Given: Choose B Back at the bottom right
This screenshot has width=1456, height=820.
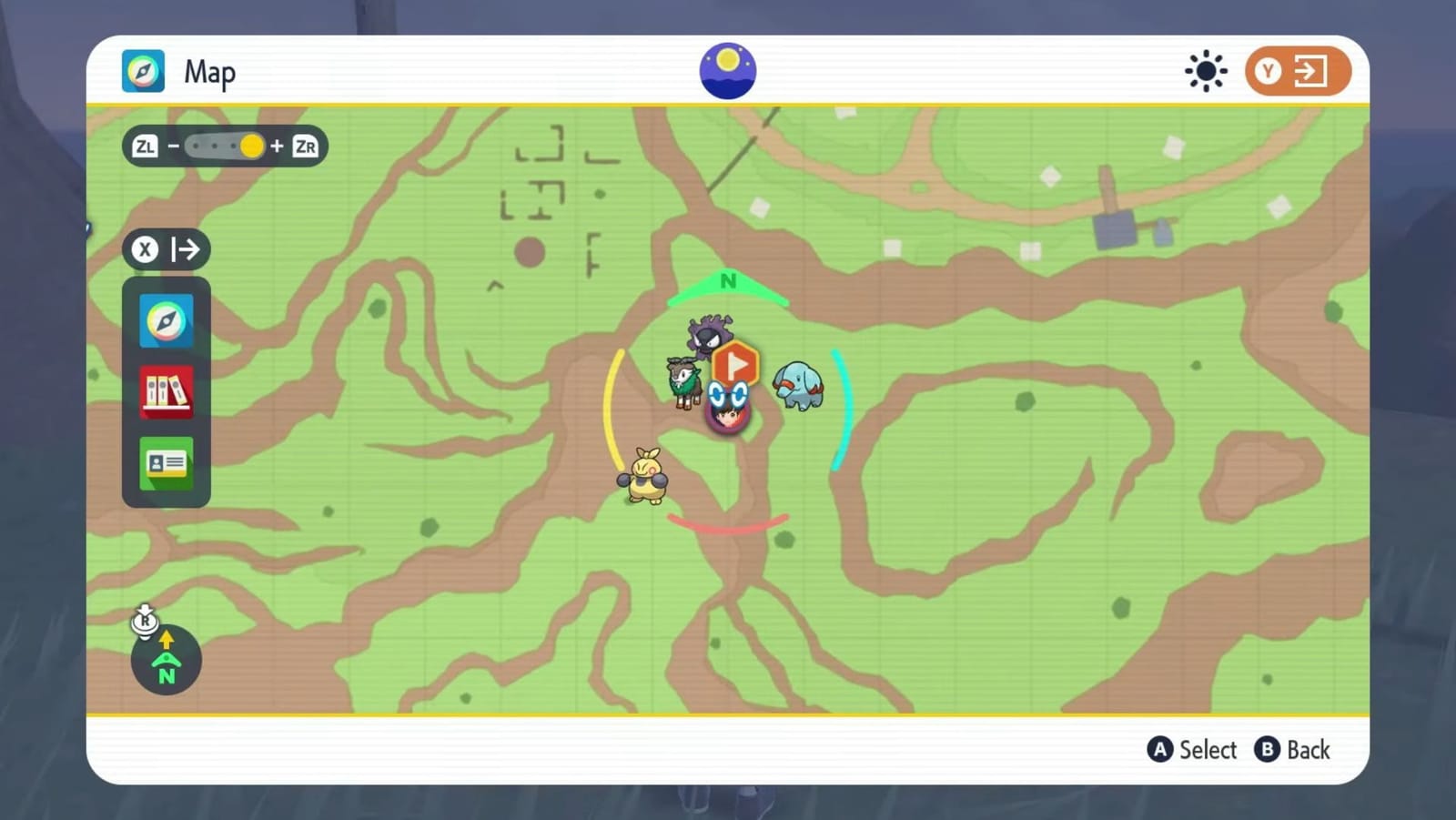Looking at the screenshot, I should click(x=1292, y=750).
